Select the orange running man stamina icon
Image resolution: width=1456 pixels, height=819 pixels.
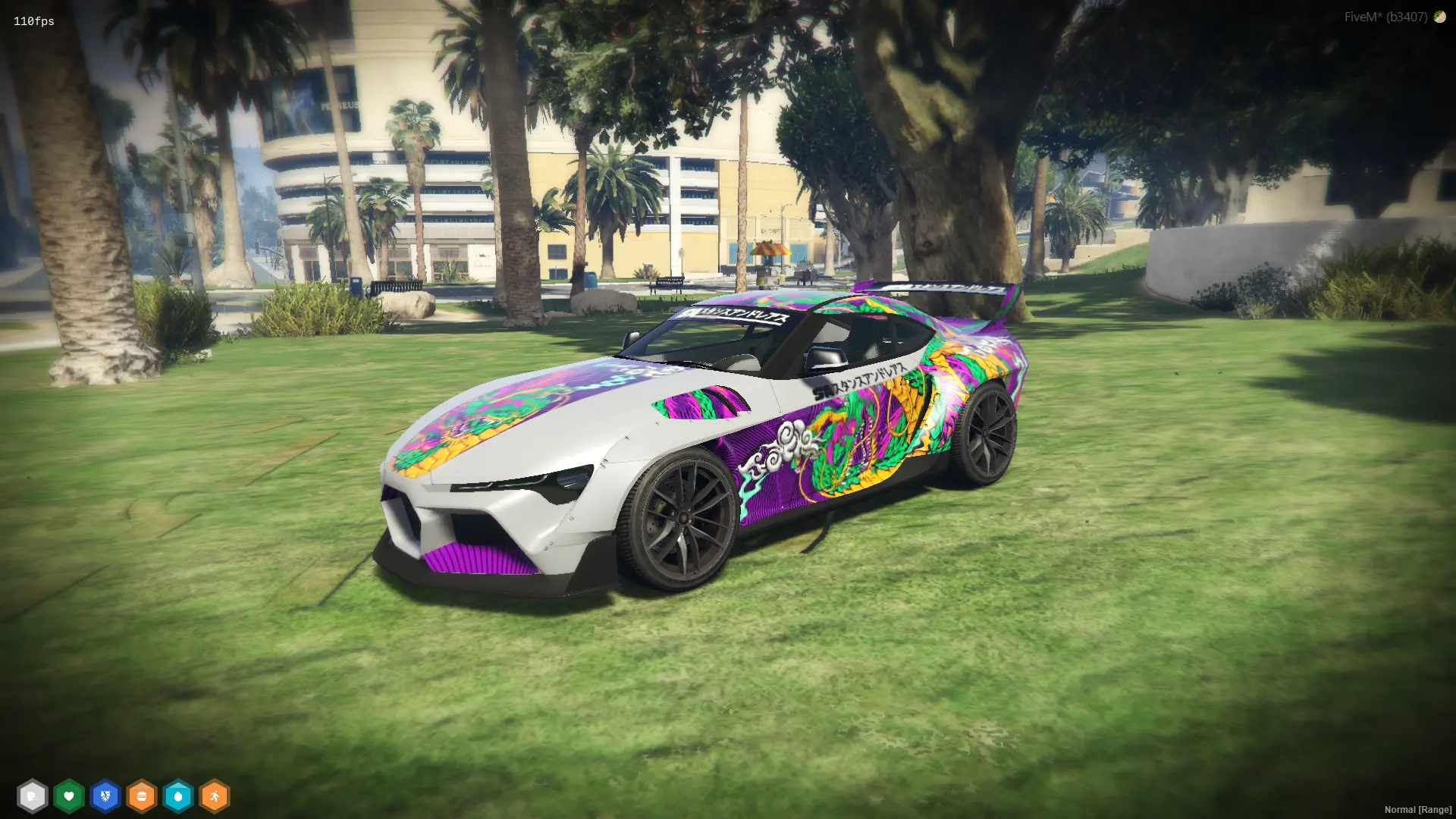pyautogui.click(x=215, y=796)
